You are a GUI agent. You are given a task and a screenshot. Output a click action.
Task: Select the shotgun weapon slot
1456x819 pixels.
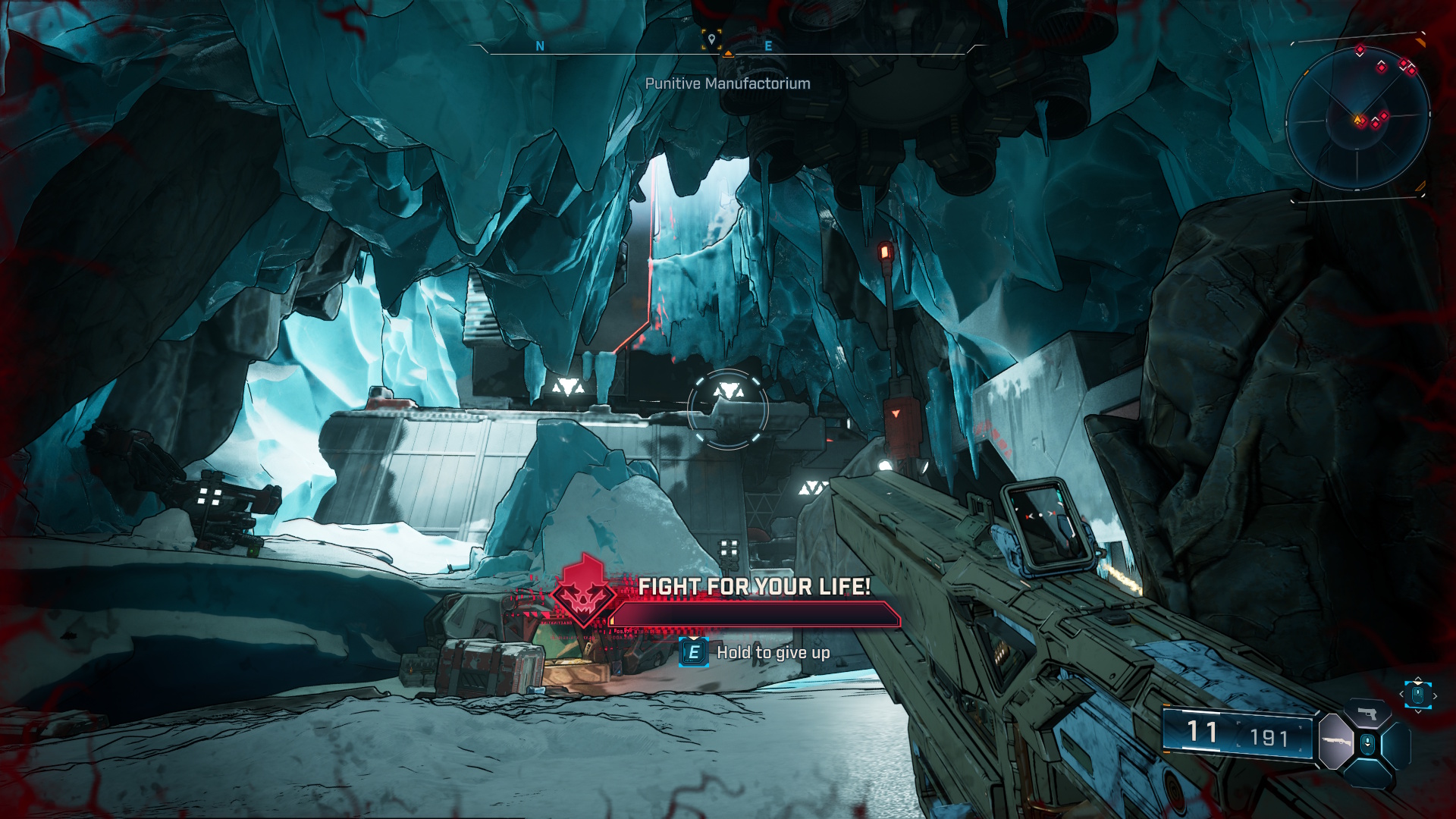[1336, 741]
